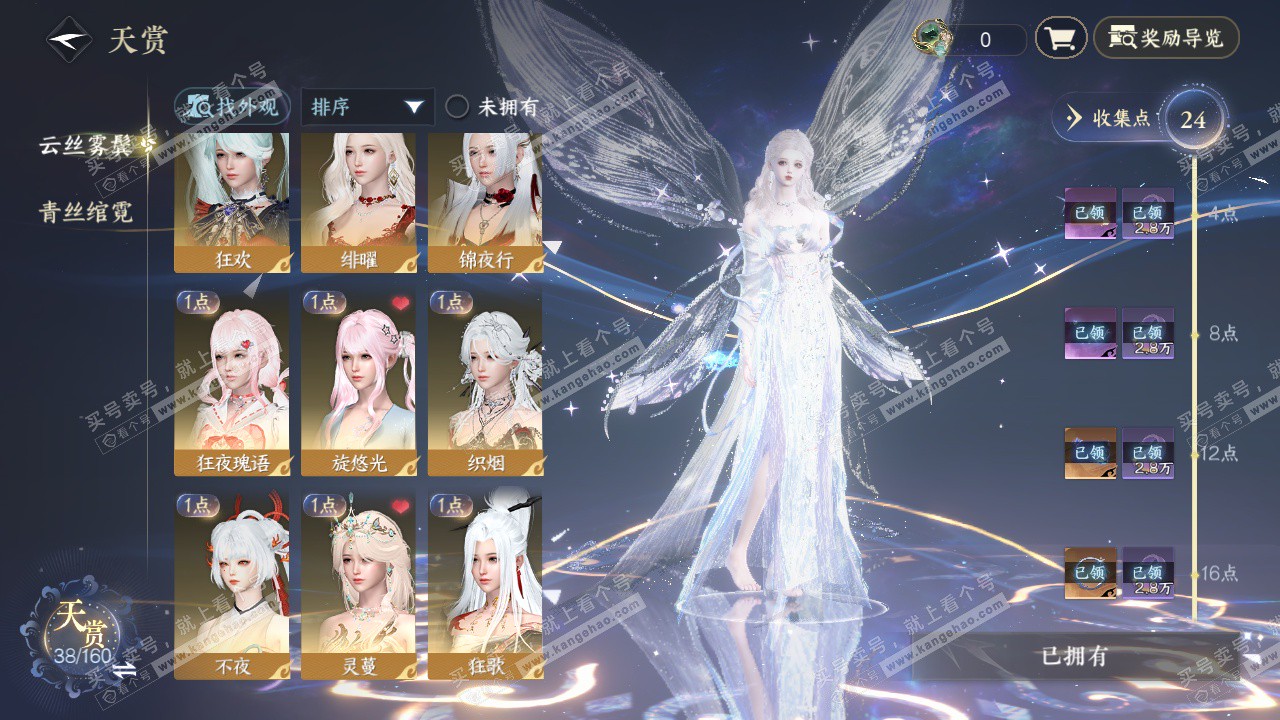Choose the 狂歌 hairstyle card

486,585
